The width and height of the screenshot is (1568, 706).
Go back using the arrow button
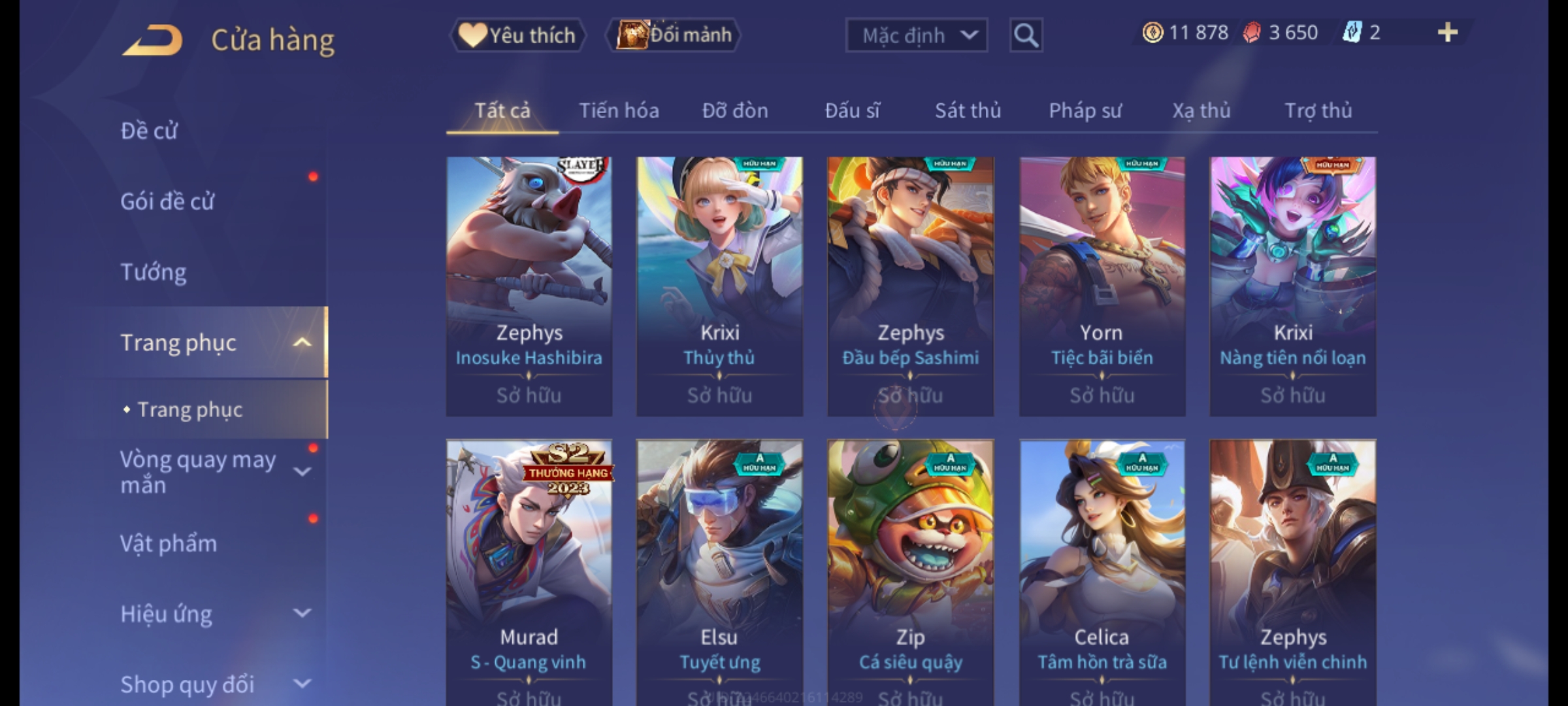153,41
